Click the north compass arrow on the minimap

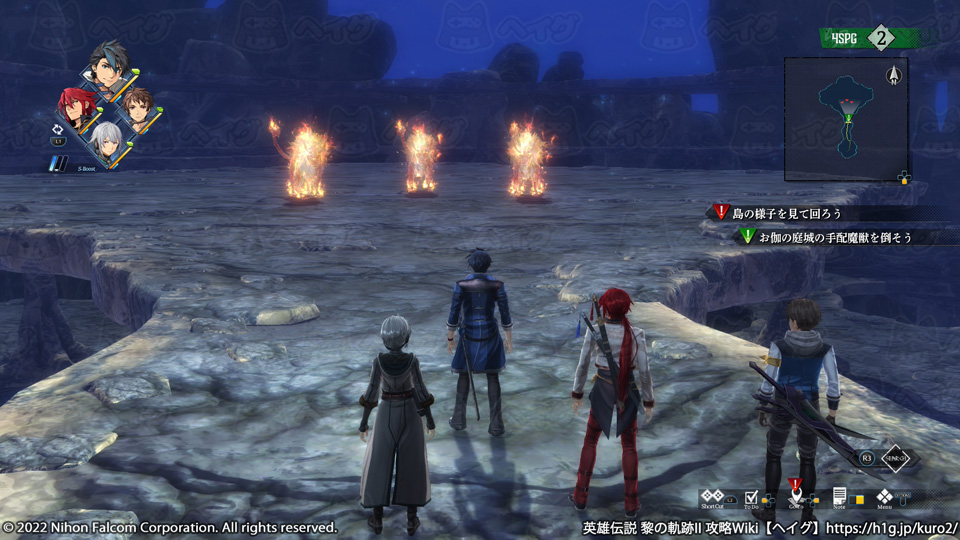[x=893, y=74]
